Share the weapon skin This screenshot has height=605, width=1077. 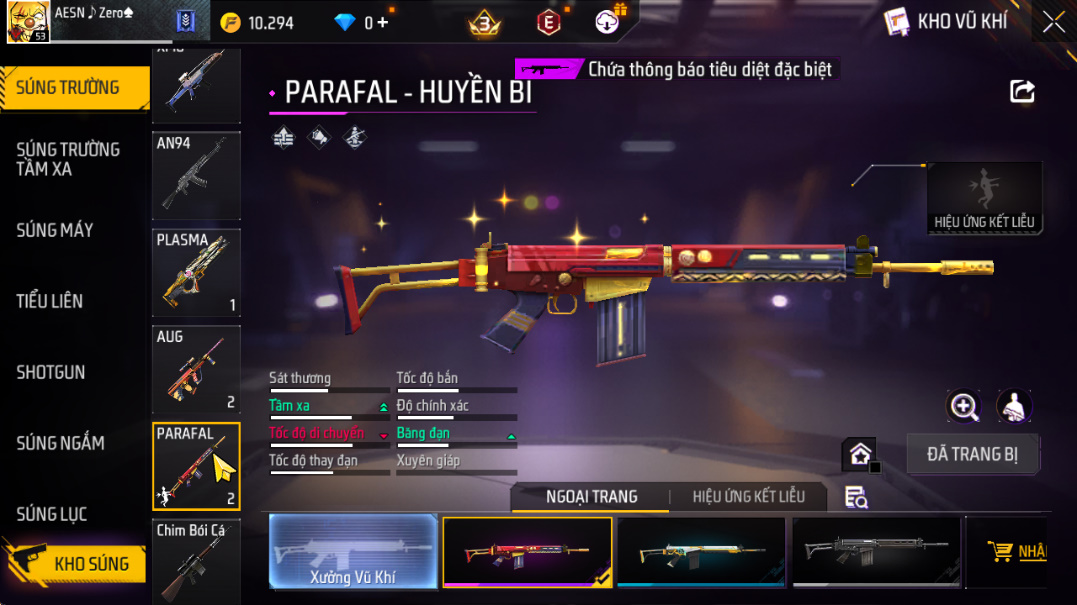click(1022, 92)
